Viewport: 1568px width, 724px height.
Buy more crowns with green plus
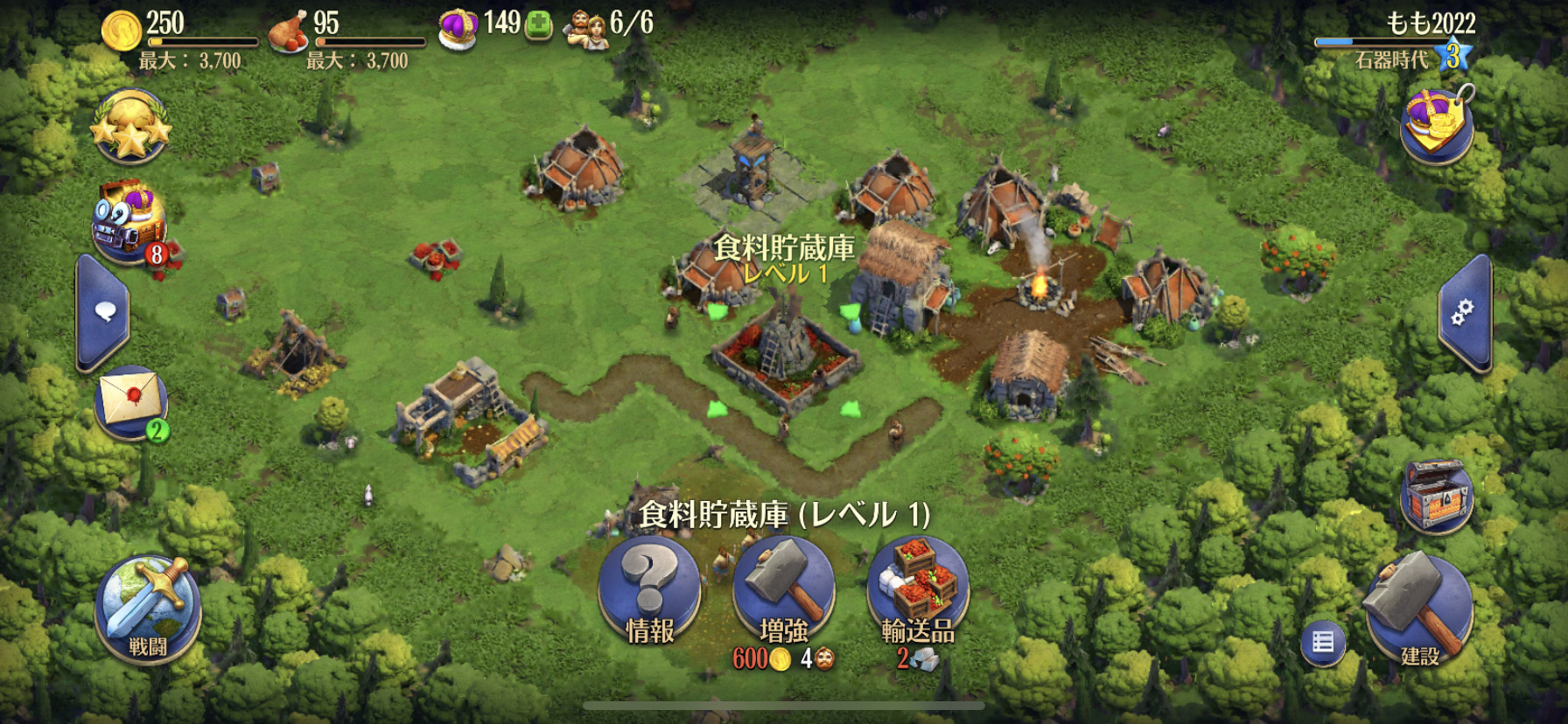click(x=539, y=26)
